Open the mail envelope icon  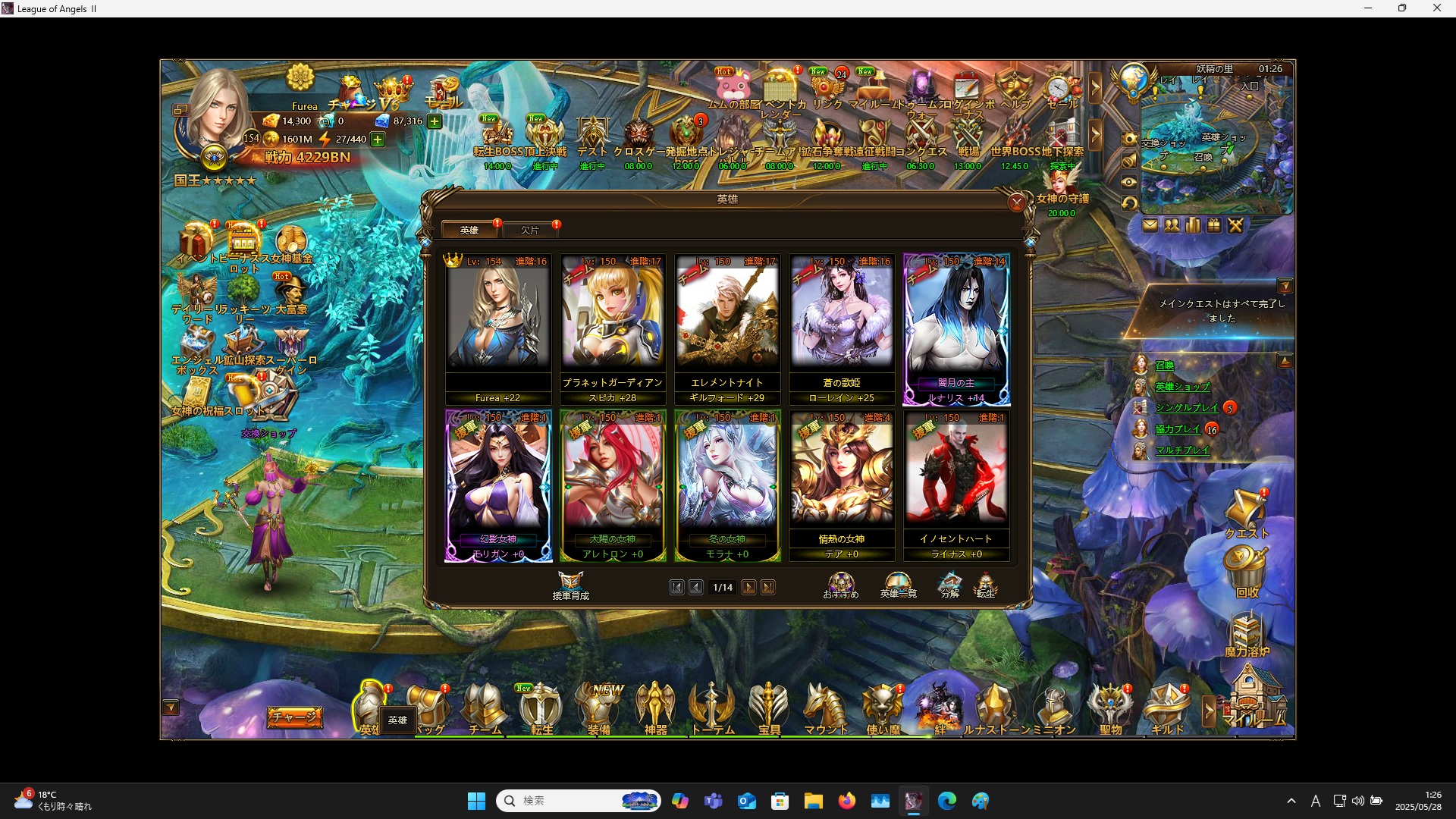1151,225
